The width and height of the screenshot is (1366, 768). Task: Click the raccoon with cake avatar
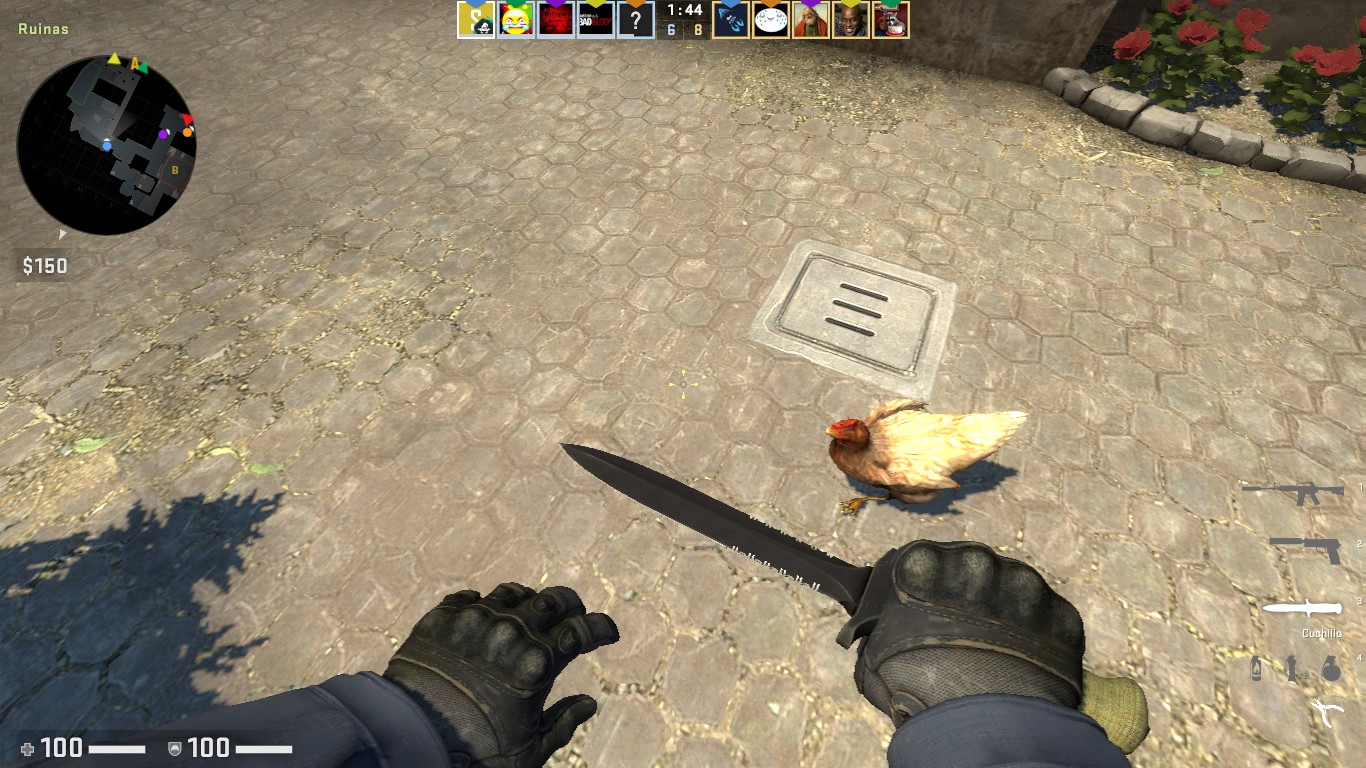click(890, 19)
